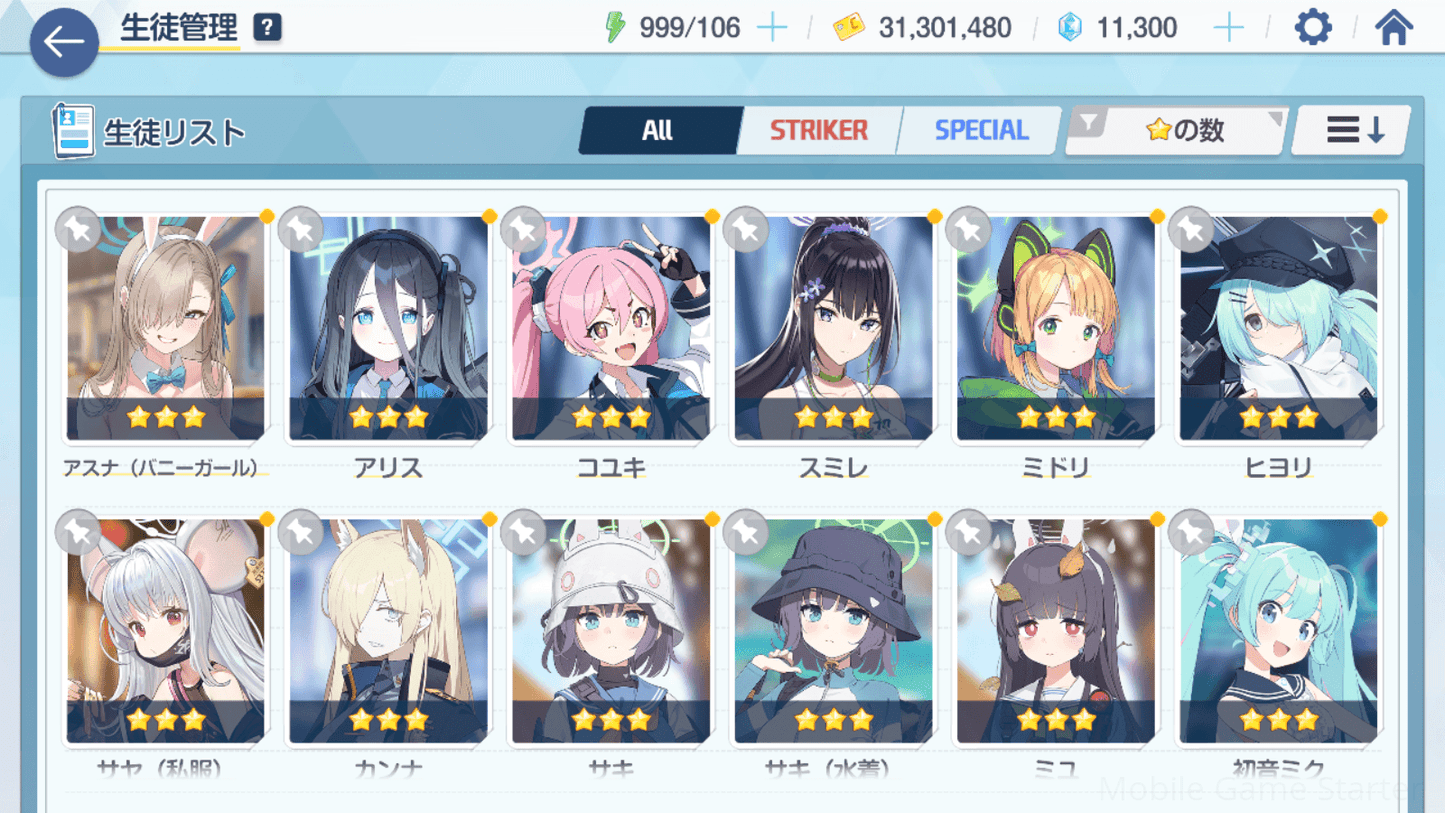
Task: Choose the ヒヨリ student card
Action: (1278, 328)
